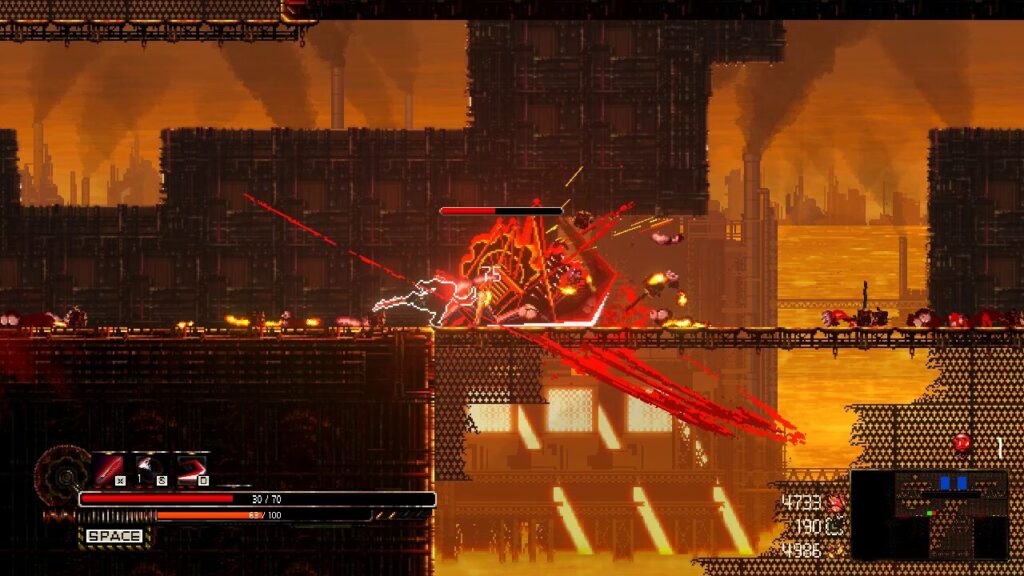Click the minimap panel
This screenshot has width=1024, height=576.
(929, 515)
